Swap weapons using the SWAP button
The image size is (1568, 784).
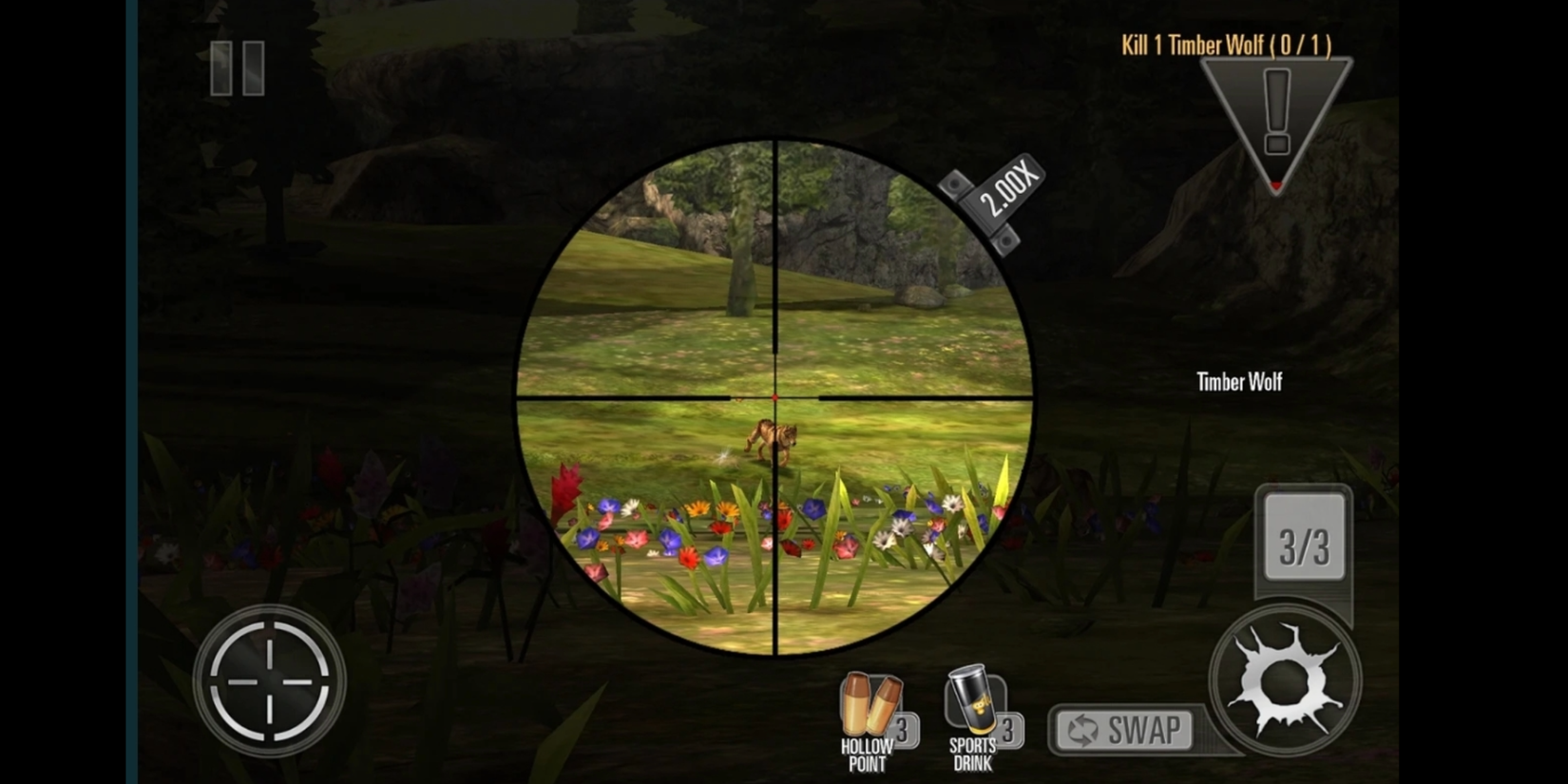tap(1125, 730)
